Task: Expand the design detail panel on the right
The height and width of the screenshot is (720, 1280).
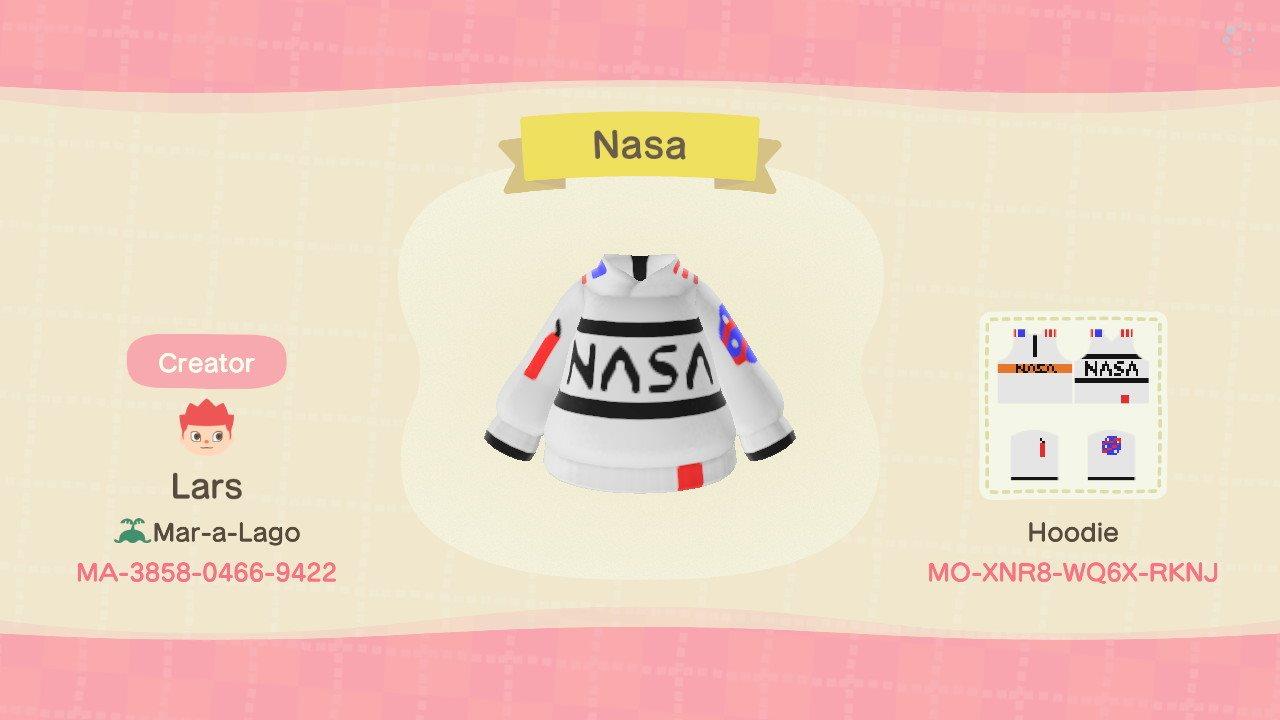Action: pos(1072,402)
